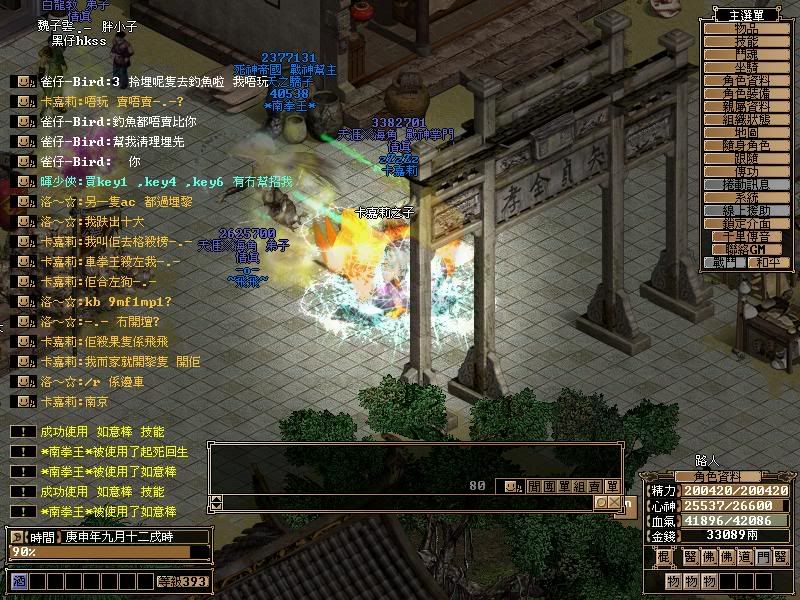Image resolution: width=800 pixels, height=600 pixels.
Task: Show 組織狀態 organization status
Action: tap(746, 120)
